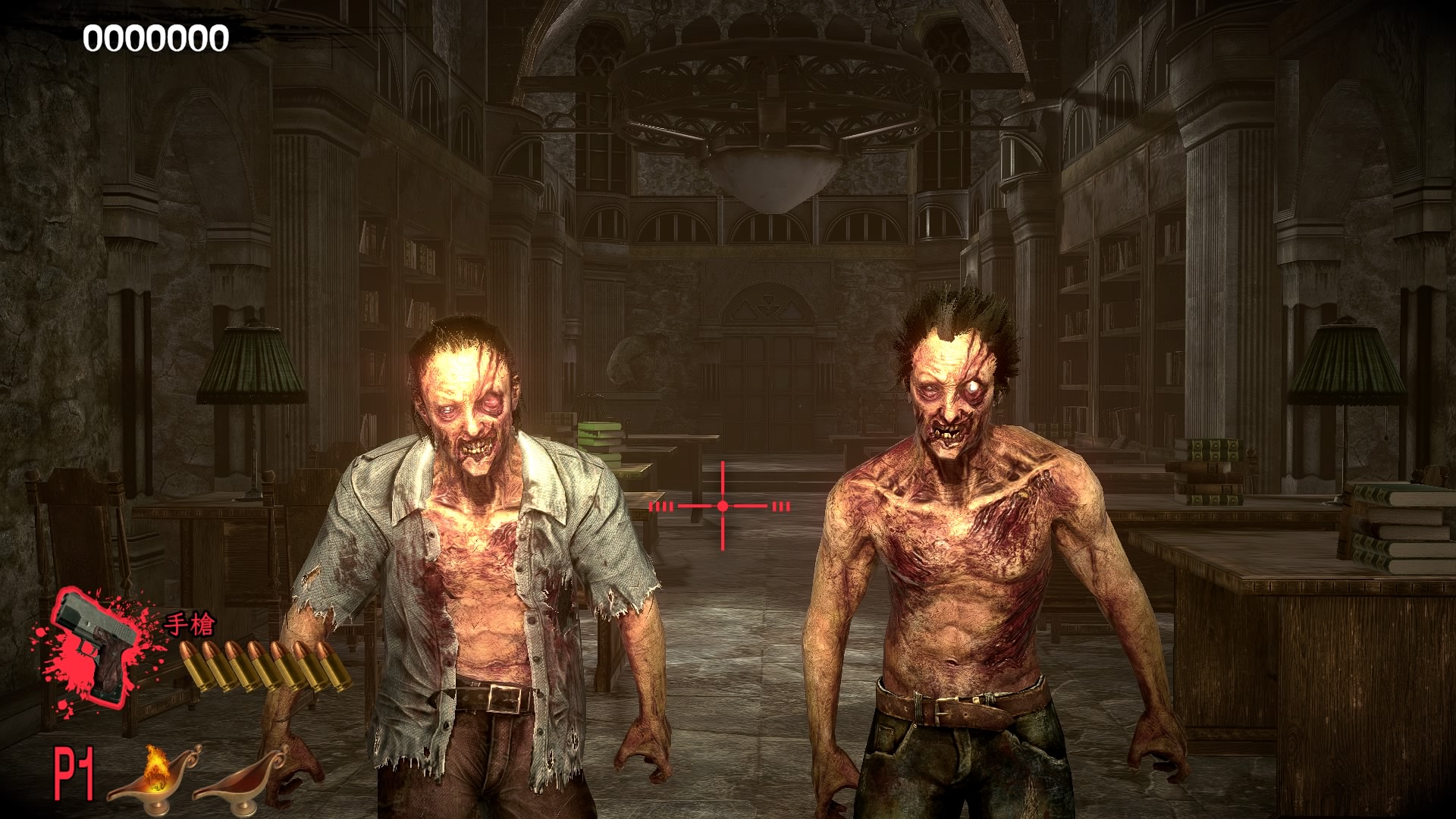Click the burning oil lamp life icon
Image resolution: width=1456 pixels, height=819 pixels.
[x=154, y=775]
